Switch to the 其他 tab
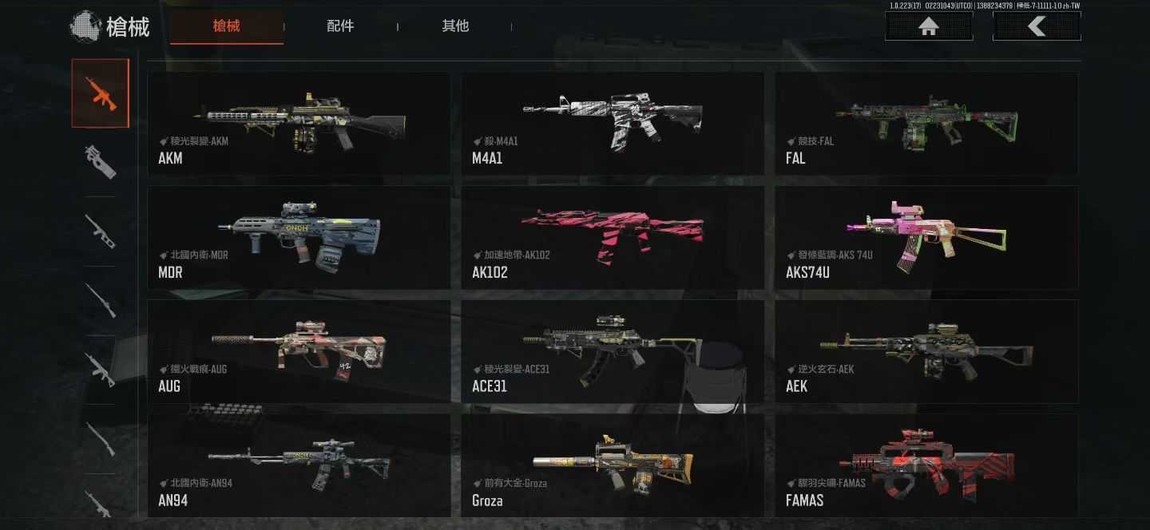This screenshot has width=1150, height=530. [x=455, y=26]
